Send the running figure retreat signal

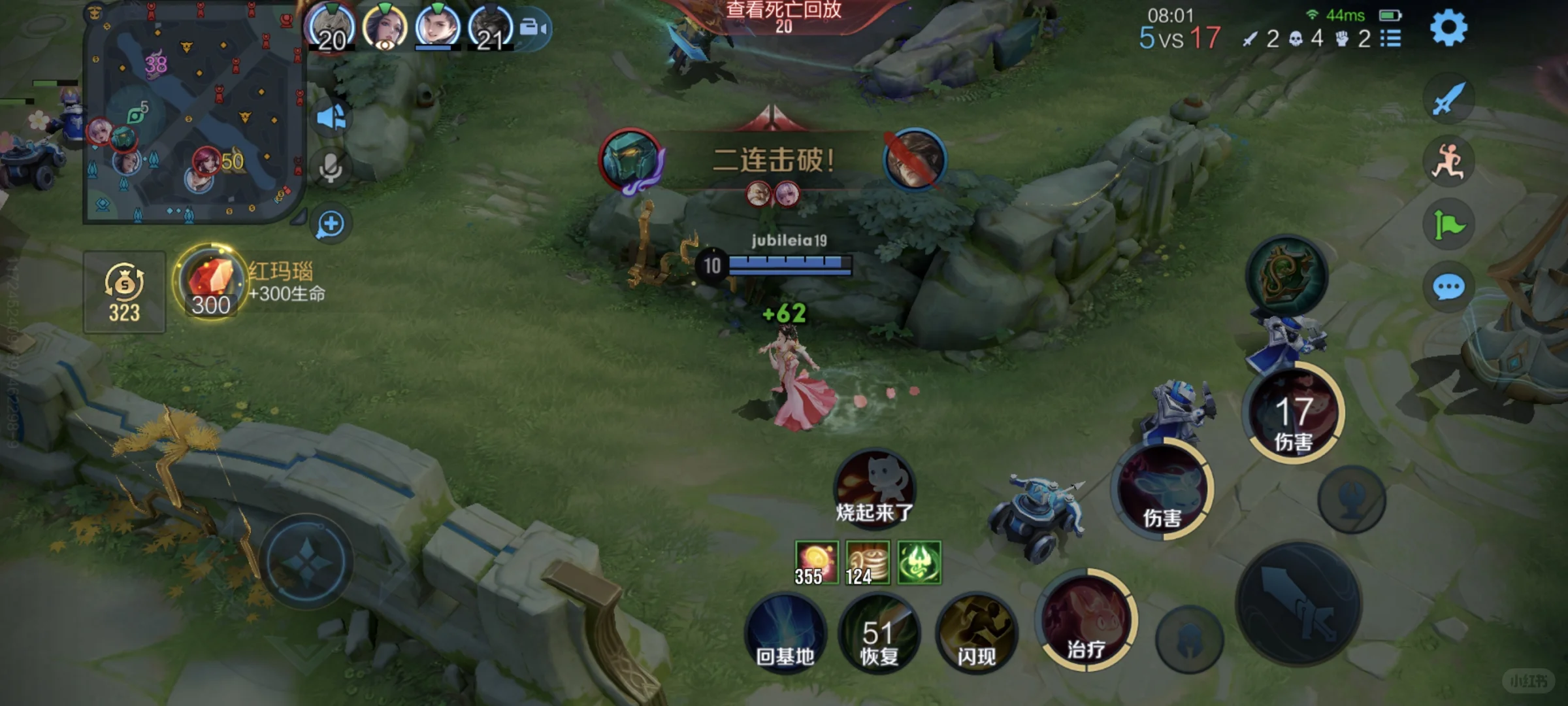[1448, 161]
